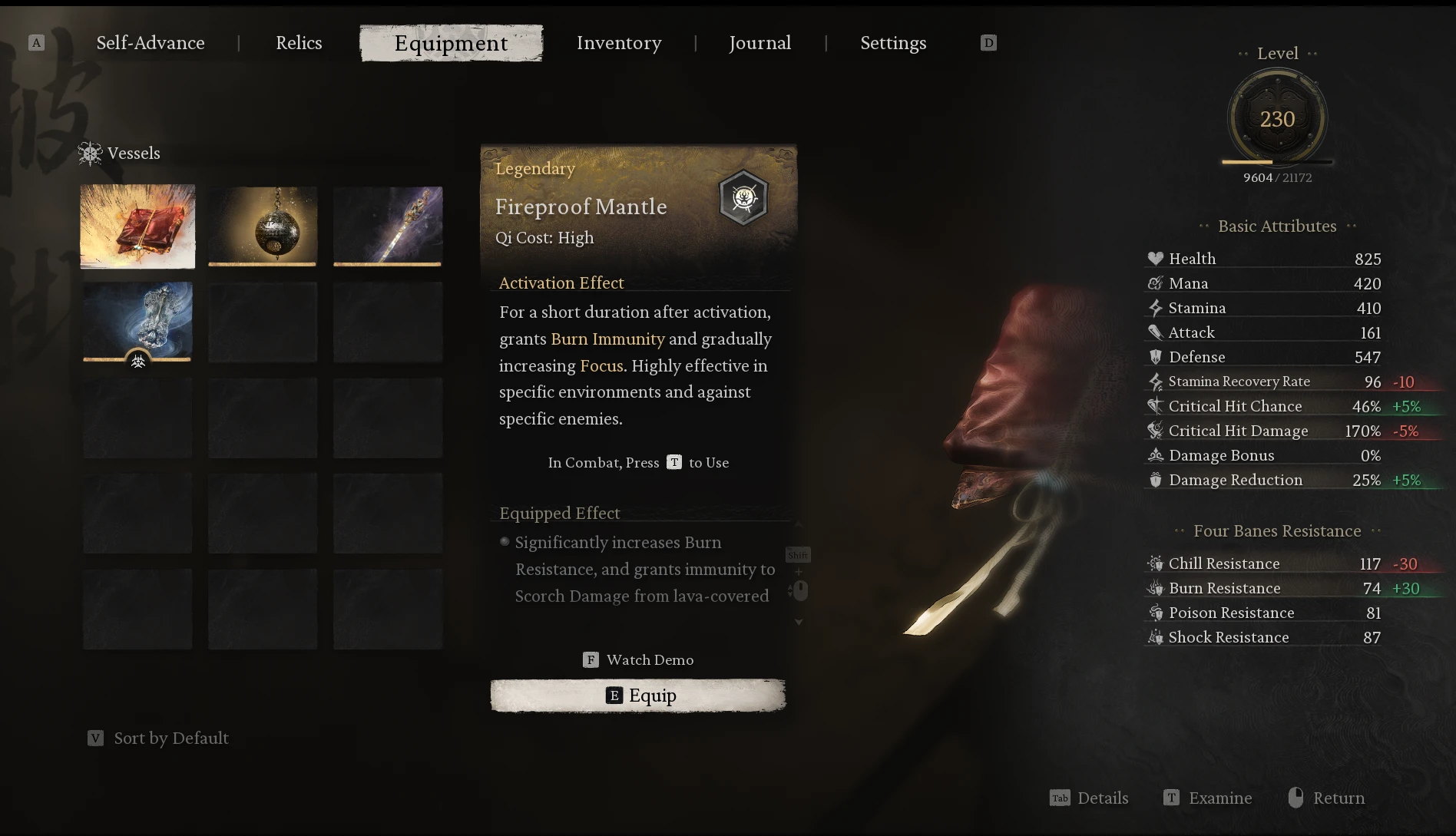Change sorting with Sort by Default
This screenshot has width=1456, height=836.
point(159,739)
